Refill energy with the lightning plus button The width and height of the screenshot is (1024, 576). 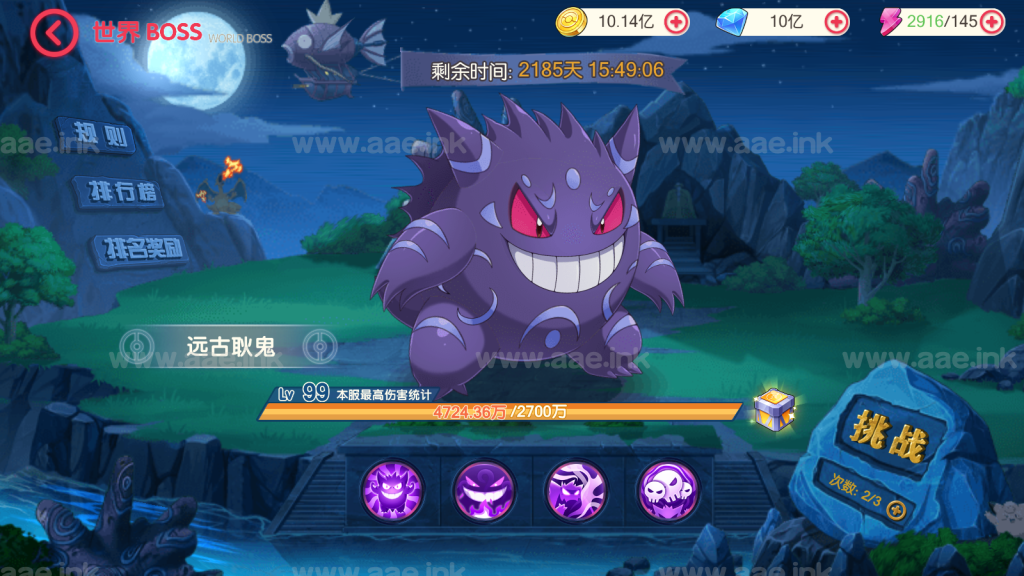tap(991, 21)
